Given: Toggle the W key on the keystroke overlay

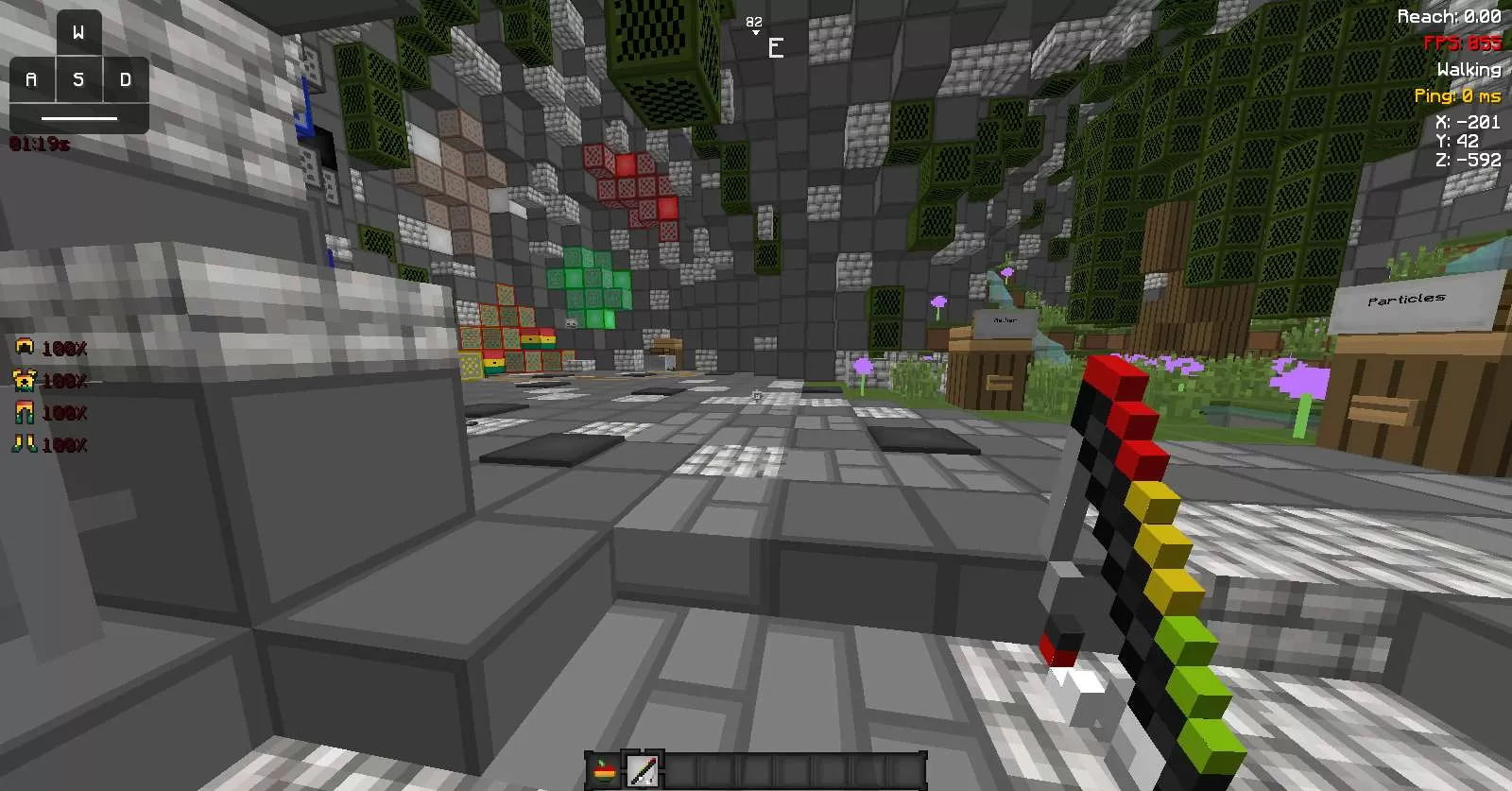Looking at the screenshot, I should click(79, 31).
